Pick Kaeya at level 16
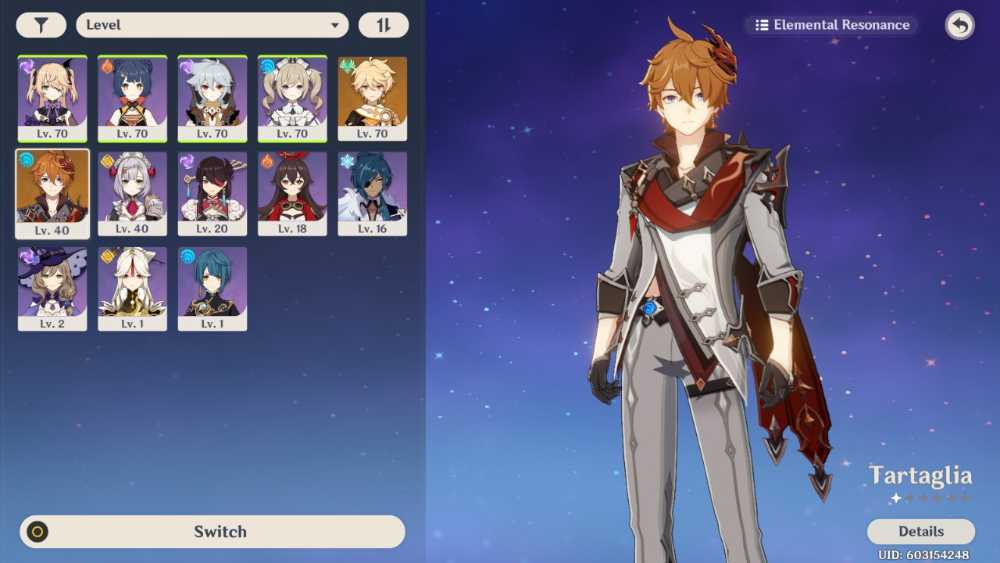The width and height of the screenshot is (1000, 563). click(x=372, y=193)
